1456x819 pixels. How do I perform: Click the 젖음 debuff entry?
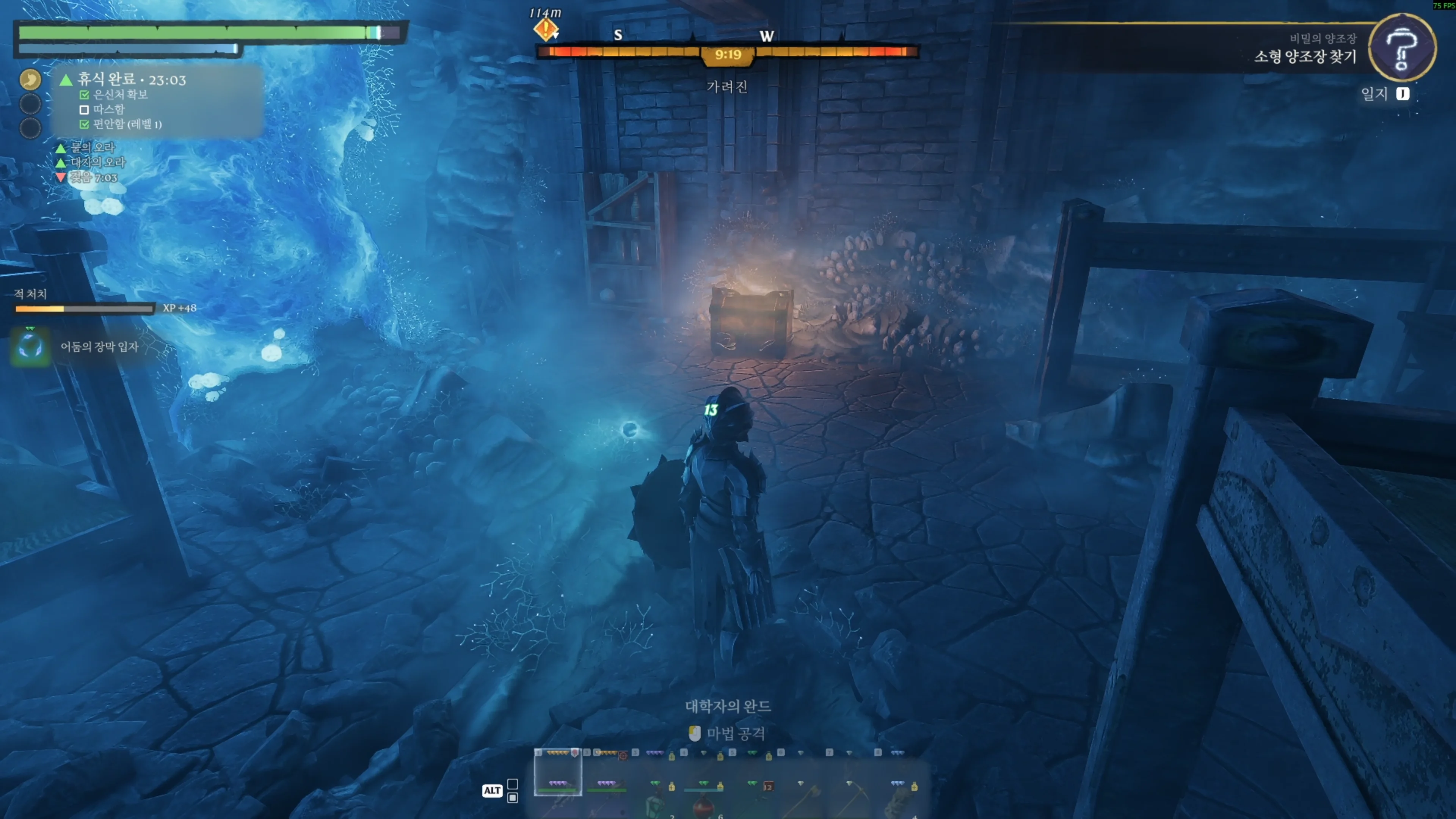[93, 177]
